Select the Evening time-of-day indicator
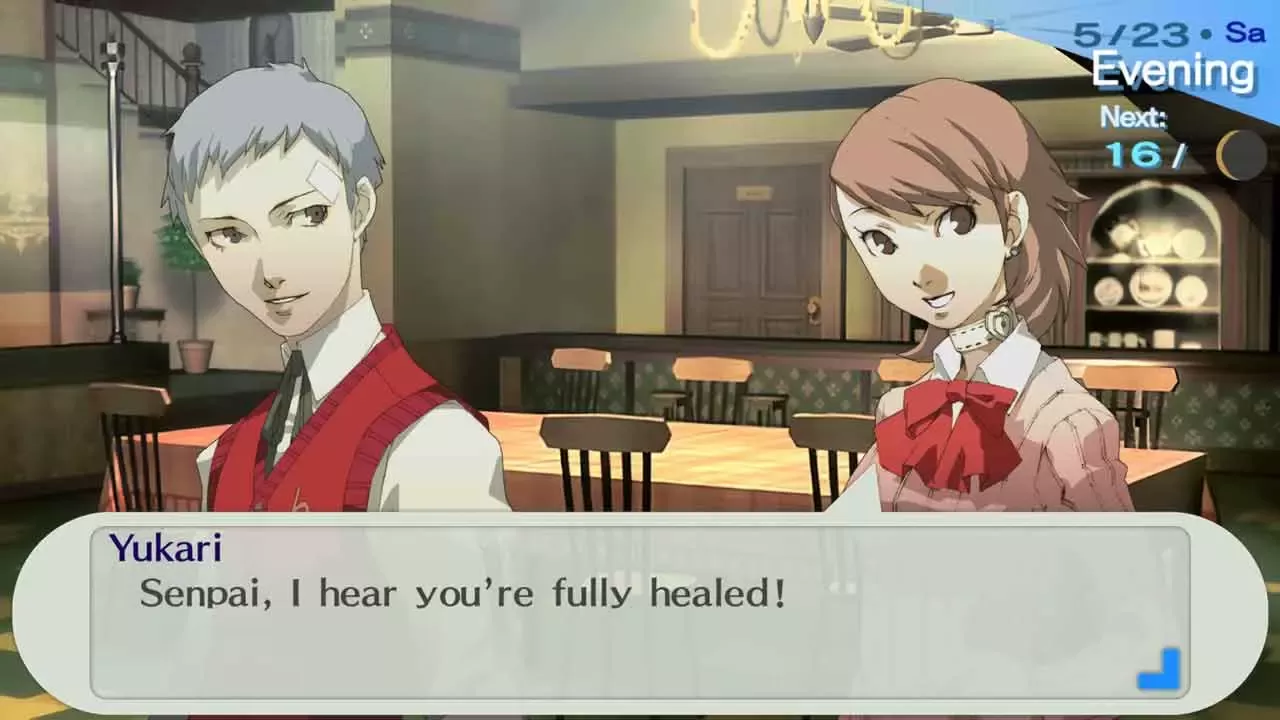 pyautogui.click(x=1174, y=70)
